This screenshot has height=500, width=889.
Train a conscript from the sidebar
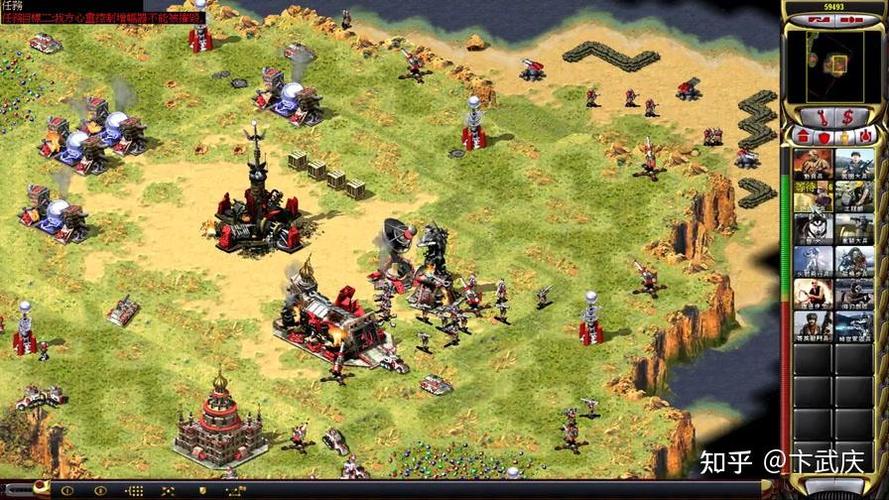coord(813,165)
